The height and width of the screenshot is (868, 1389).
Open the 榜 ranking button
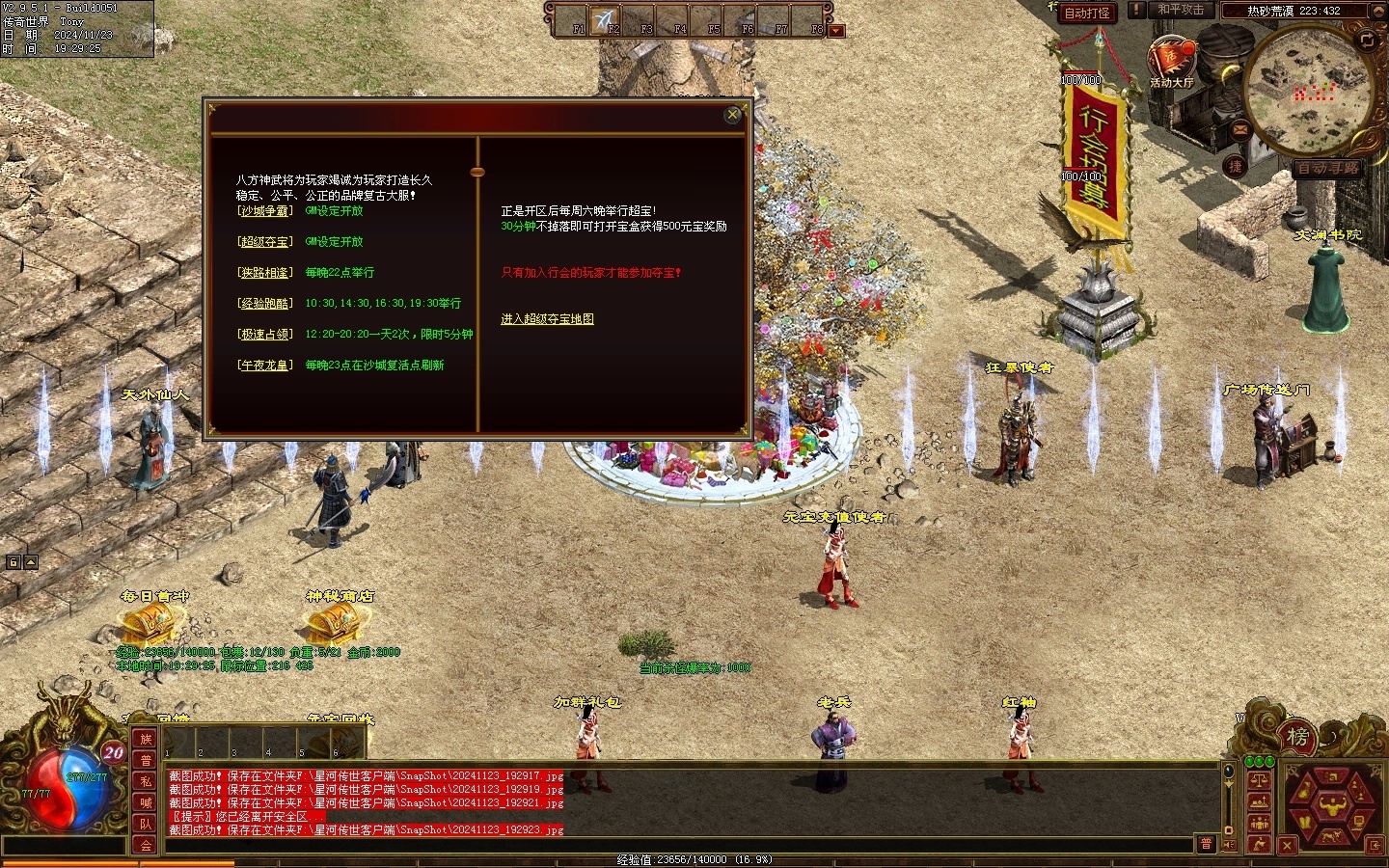tap(1297, 738)
